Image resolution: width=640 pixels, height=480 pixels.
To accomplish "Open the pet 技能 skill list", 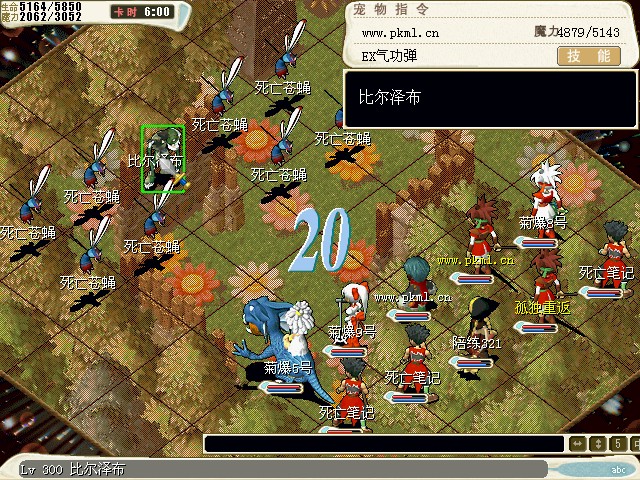I will pyautogui.click(x=587, y=57).
